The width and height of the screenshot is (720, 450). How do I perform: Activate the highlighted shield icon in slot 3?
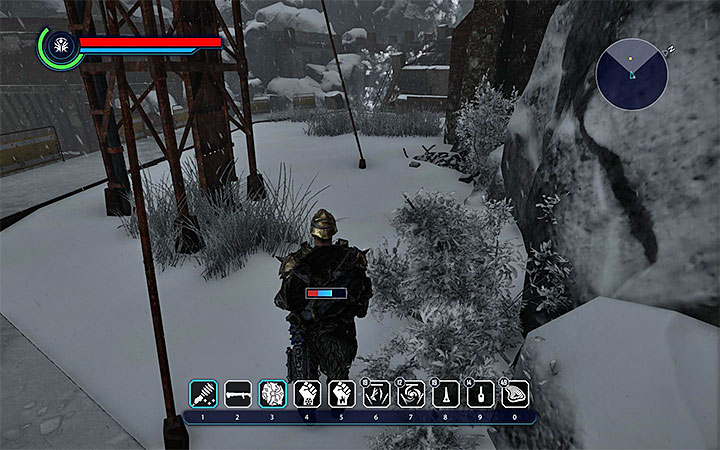pos(272,393)
